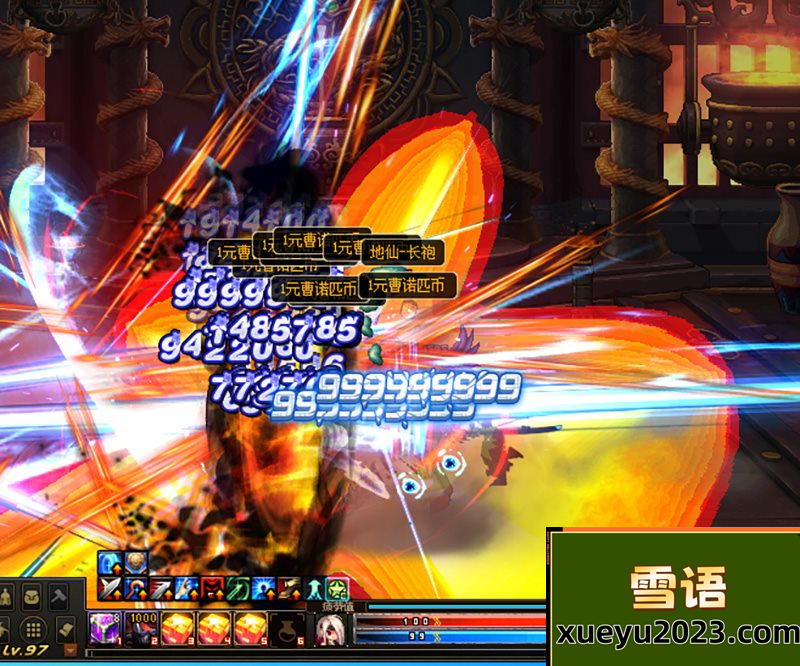Screen dimensions: 800x666
Task: Use the red gift box in slot 3
Action: 180,629
